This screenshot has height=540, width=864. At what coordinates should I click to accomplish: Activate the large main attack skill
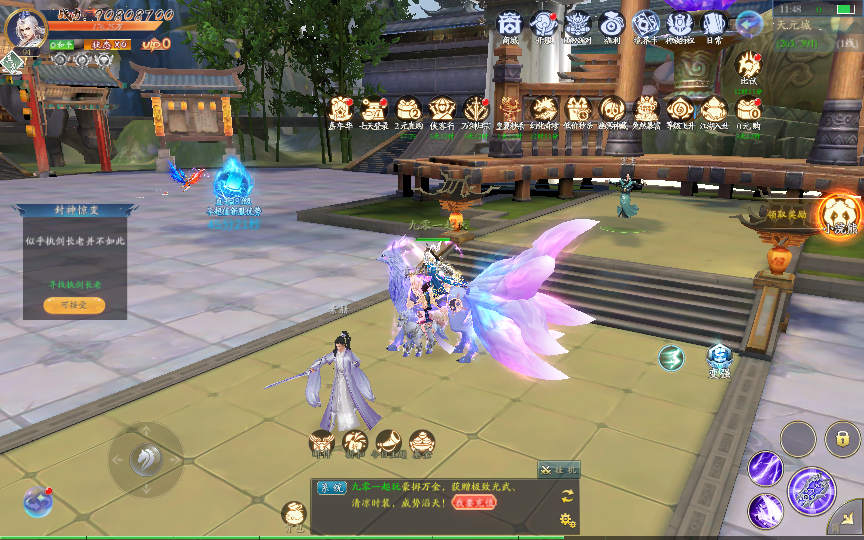click(811, 490)
